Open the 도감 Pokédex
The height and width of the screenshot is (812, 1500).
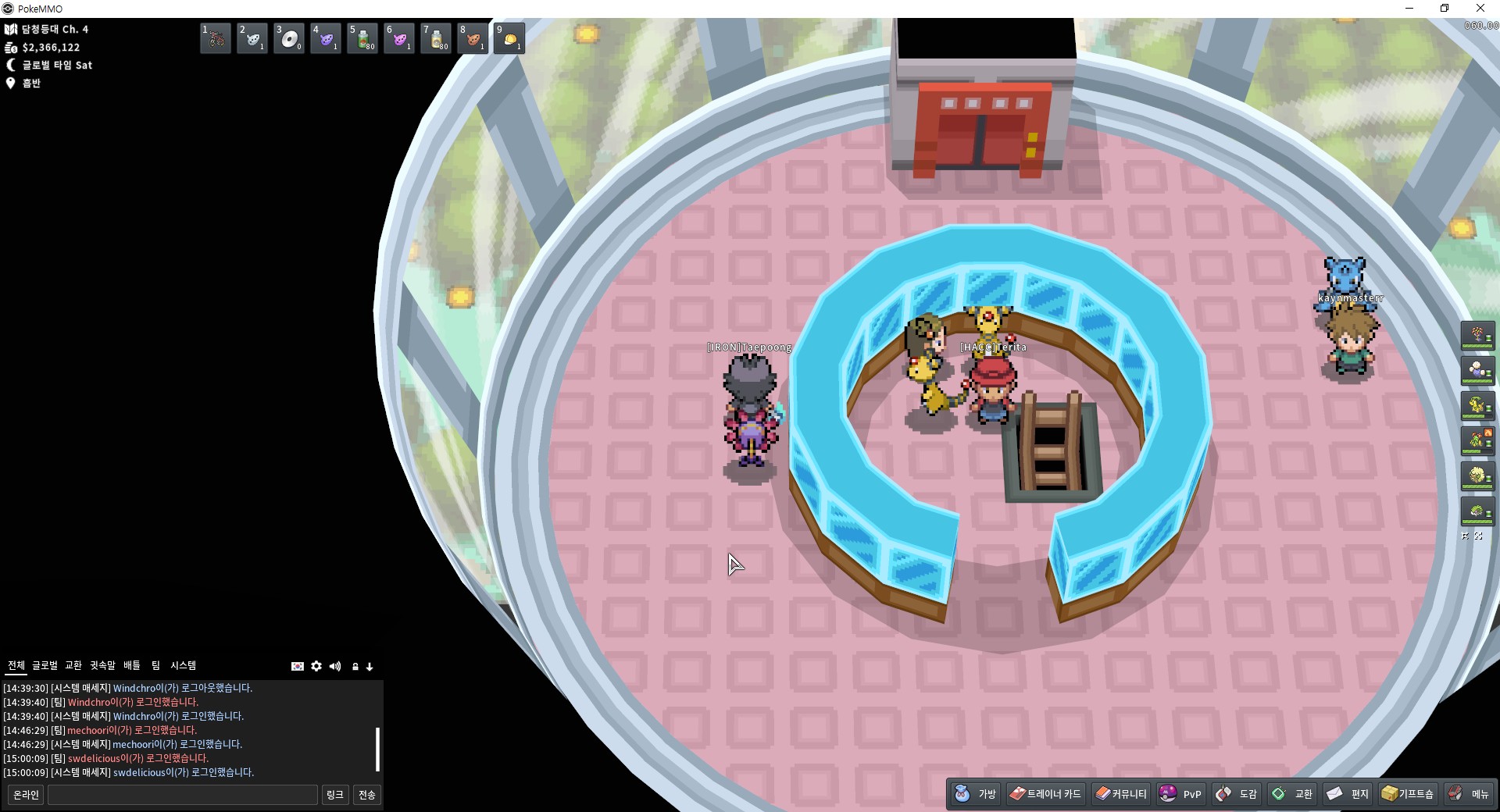click(x=1237, y=794)
